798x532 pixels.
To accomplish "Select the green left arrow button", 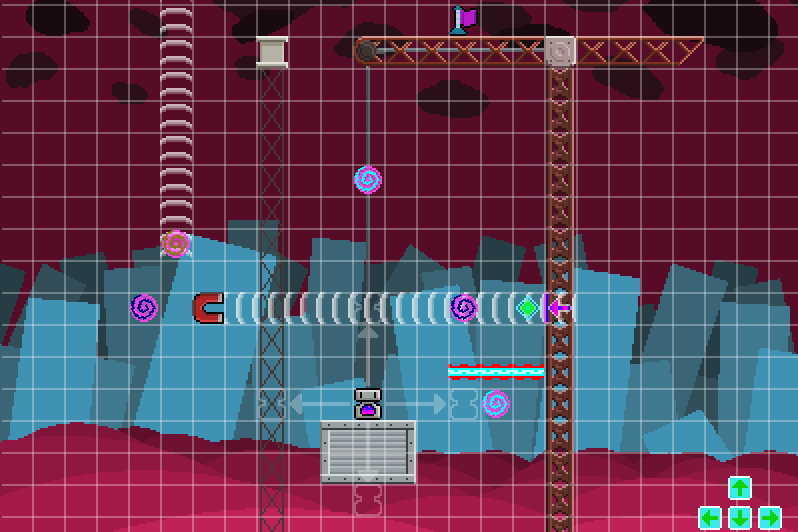I will 710,518.
